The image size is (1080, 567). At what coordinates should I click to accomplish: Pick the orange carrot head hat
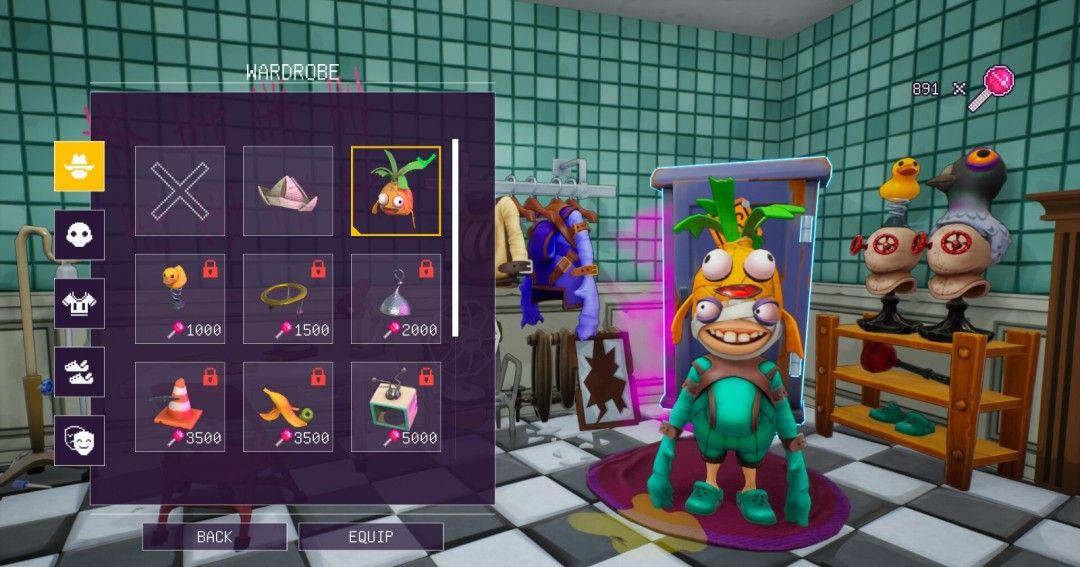click(396, 191)
